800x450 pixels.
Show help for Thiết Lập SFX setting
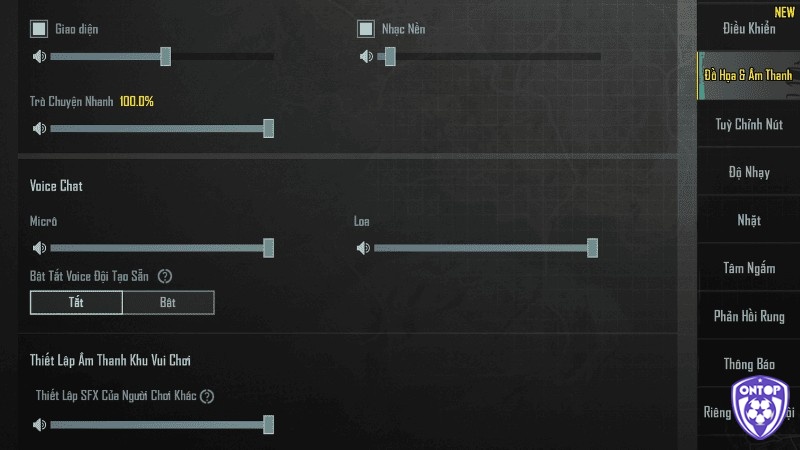pyautogui.click(x=207, y=396)
